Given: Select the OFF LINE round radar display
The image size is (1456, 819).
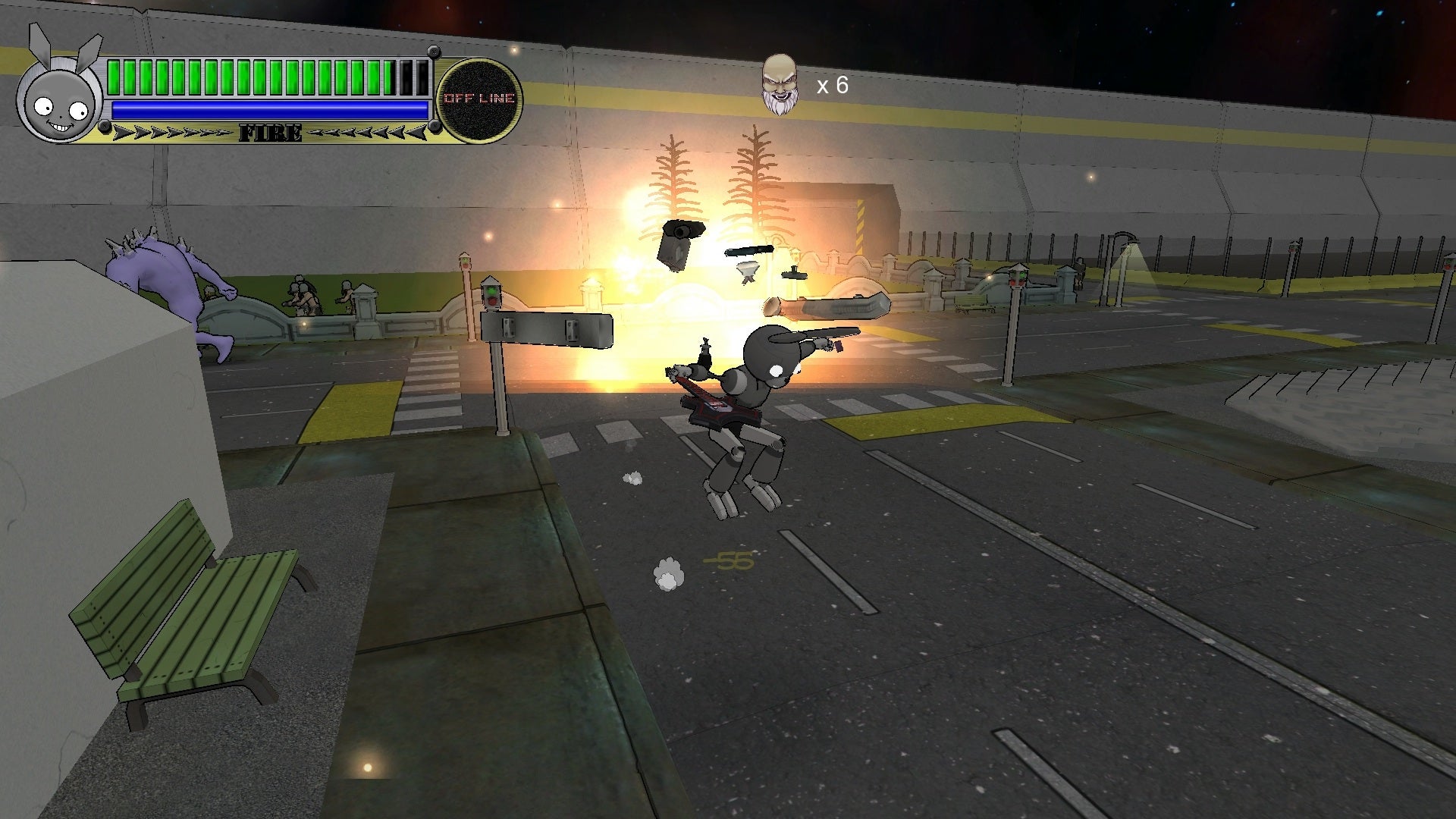Looking at the screenshot, I should [x=479, y=99].
